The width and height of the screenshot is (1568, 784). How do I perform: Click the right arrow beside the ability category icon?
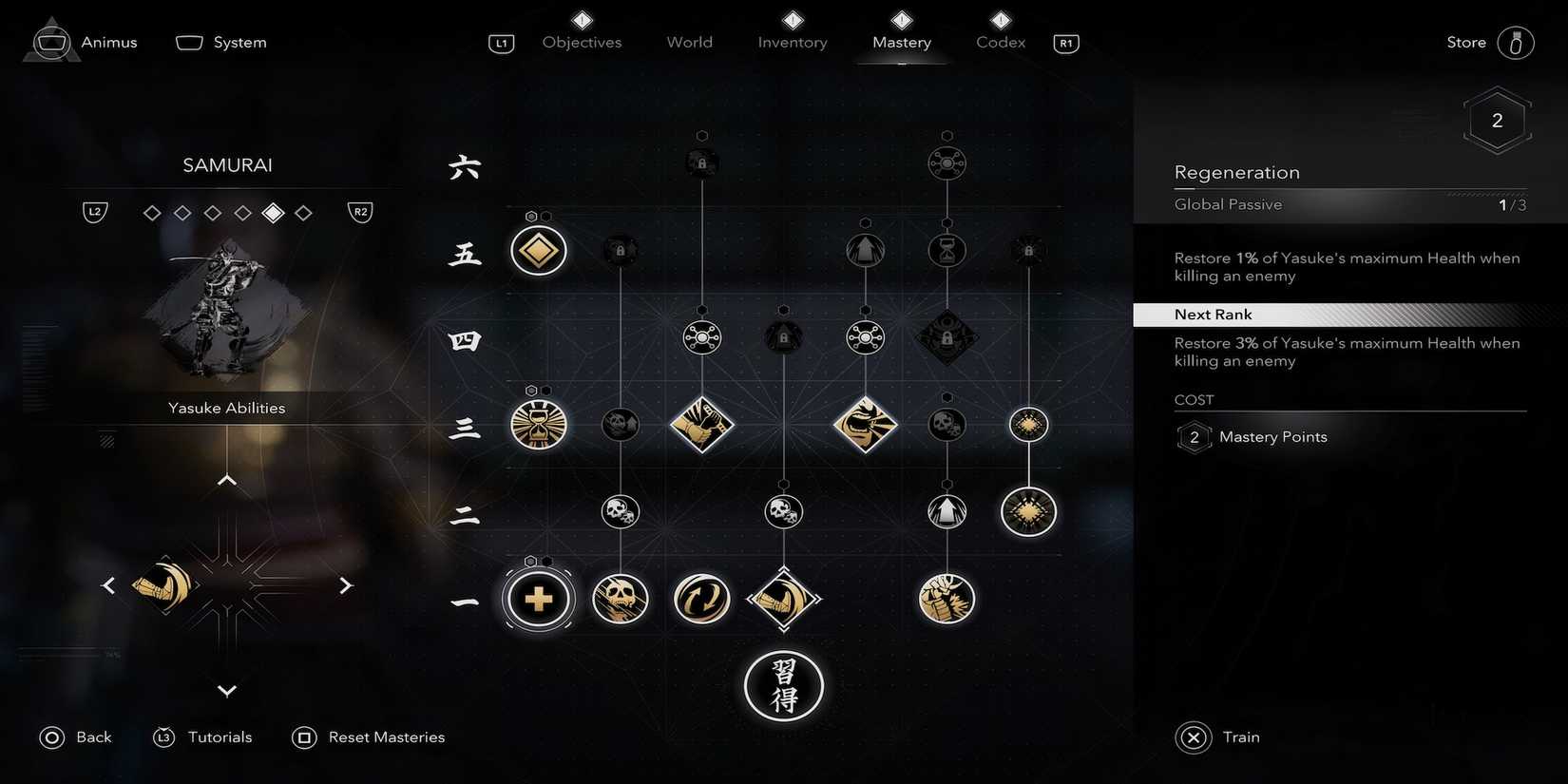346,585
